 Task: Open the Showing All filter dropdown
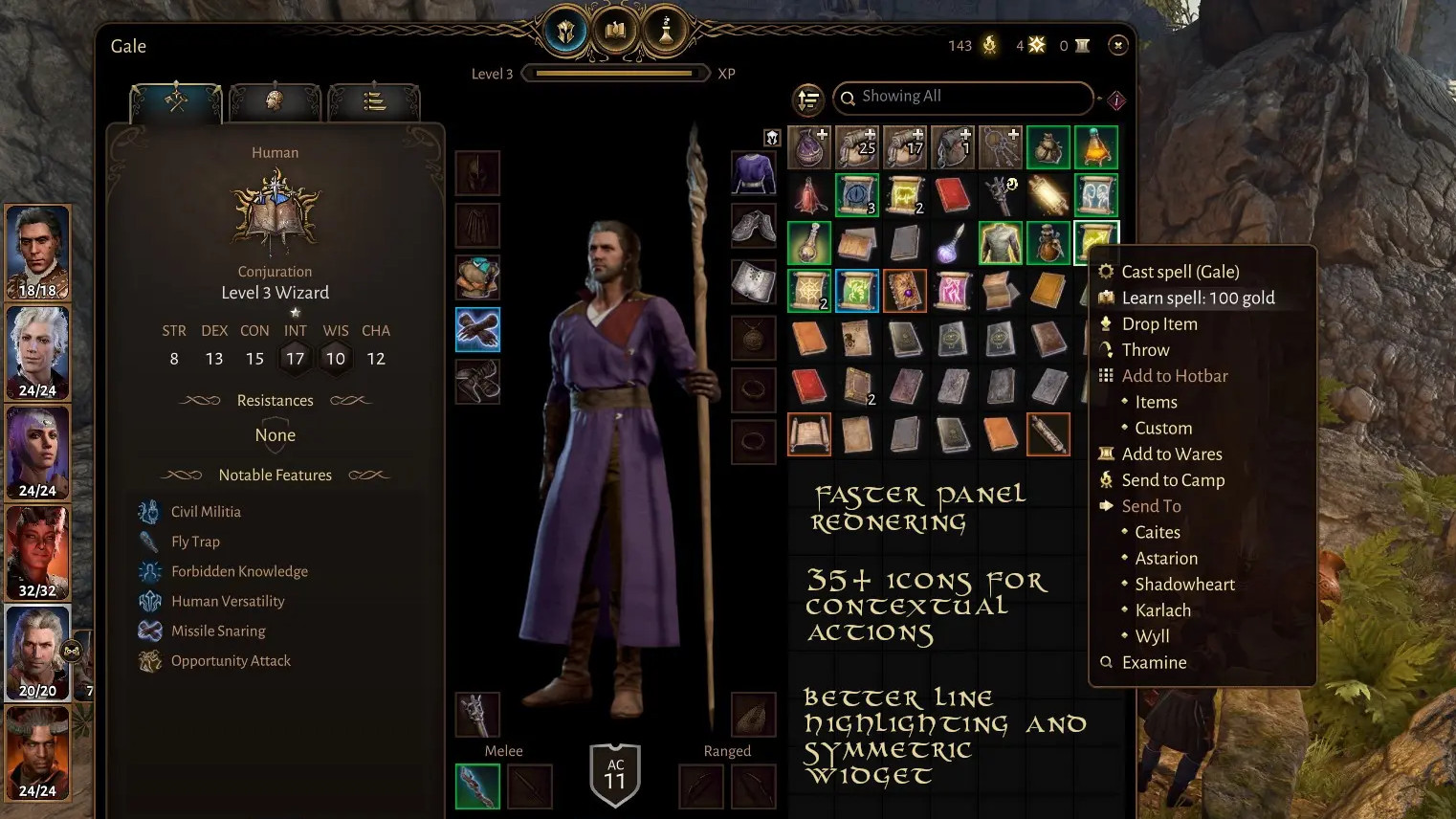click(x=963, y=98)
